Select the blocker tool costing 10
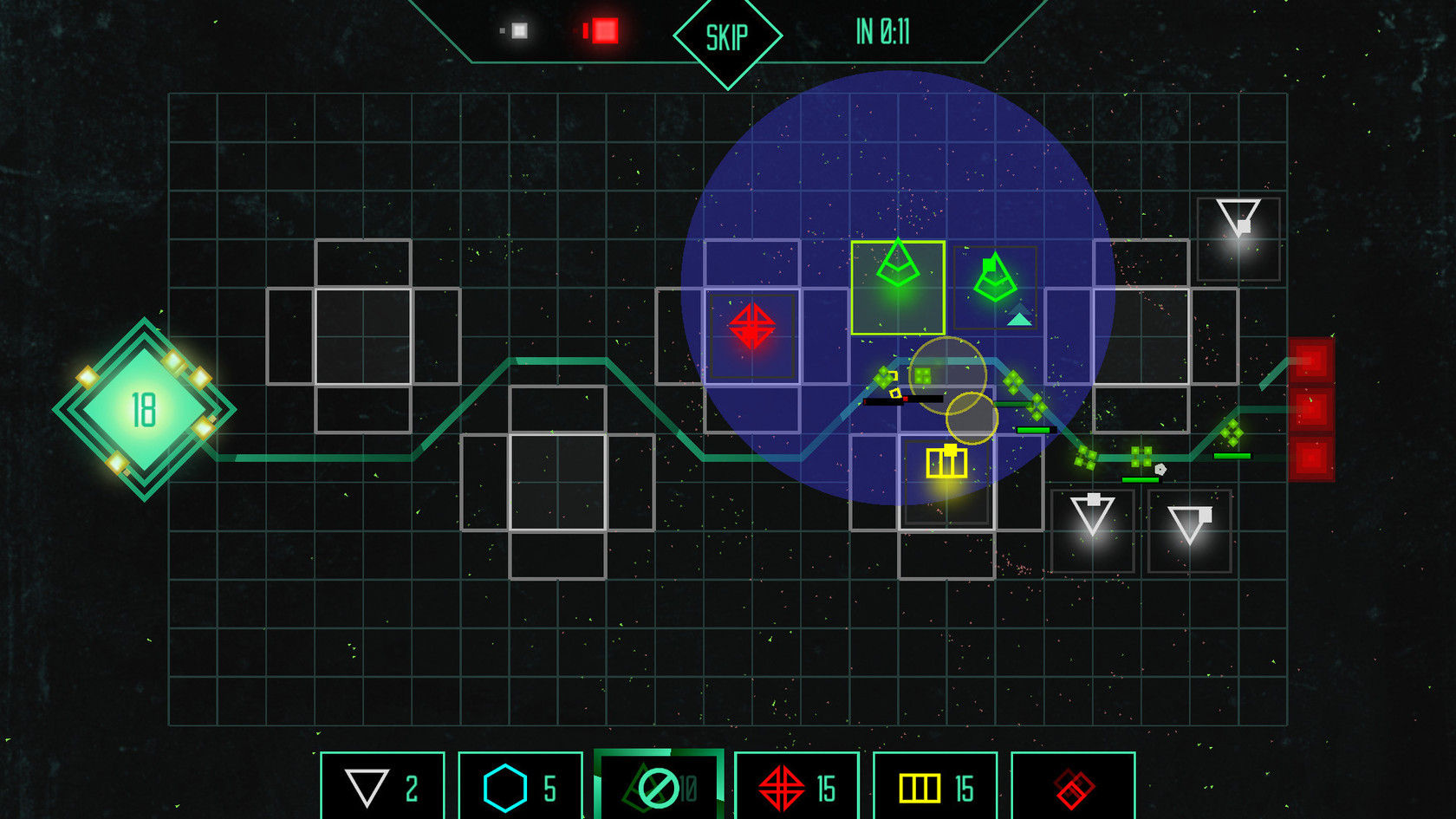 (656, 787)
